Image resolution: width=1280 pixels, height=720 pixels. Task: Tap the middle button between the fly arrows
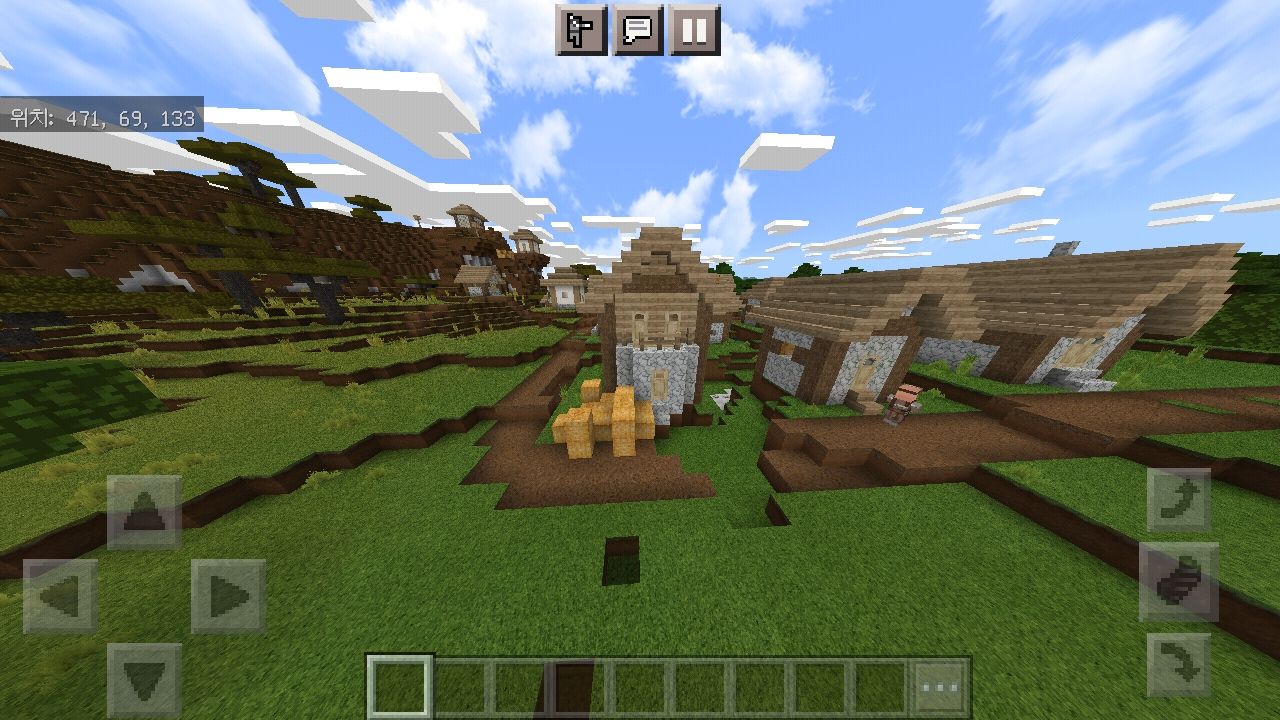pos(1178,582)
